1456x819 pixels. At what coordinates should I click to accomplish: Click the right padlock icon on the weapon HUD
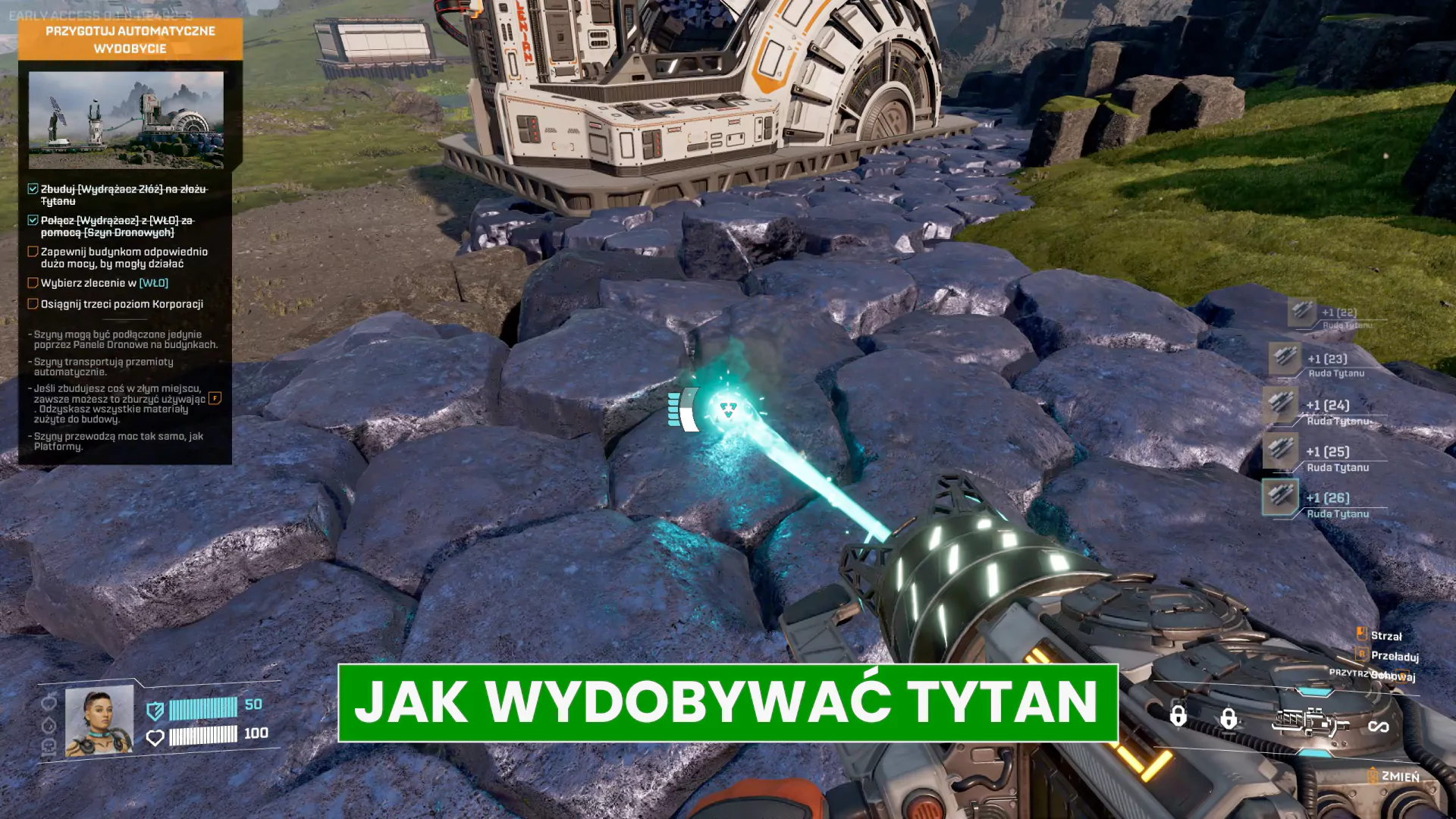pos(1228,718)
